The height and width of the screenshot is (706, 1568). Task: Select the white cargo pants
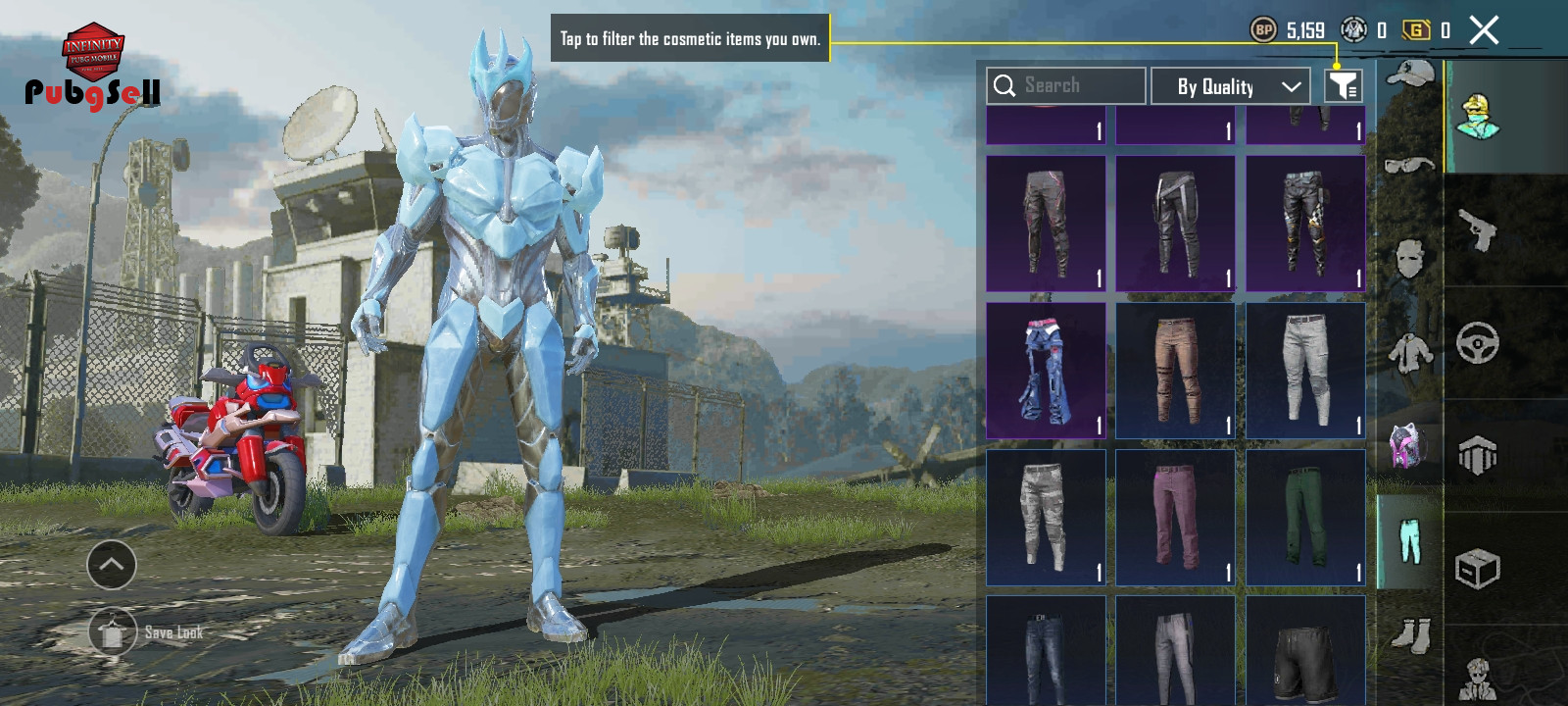click(1305, 370)
